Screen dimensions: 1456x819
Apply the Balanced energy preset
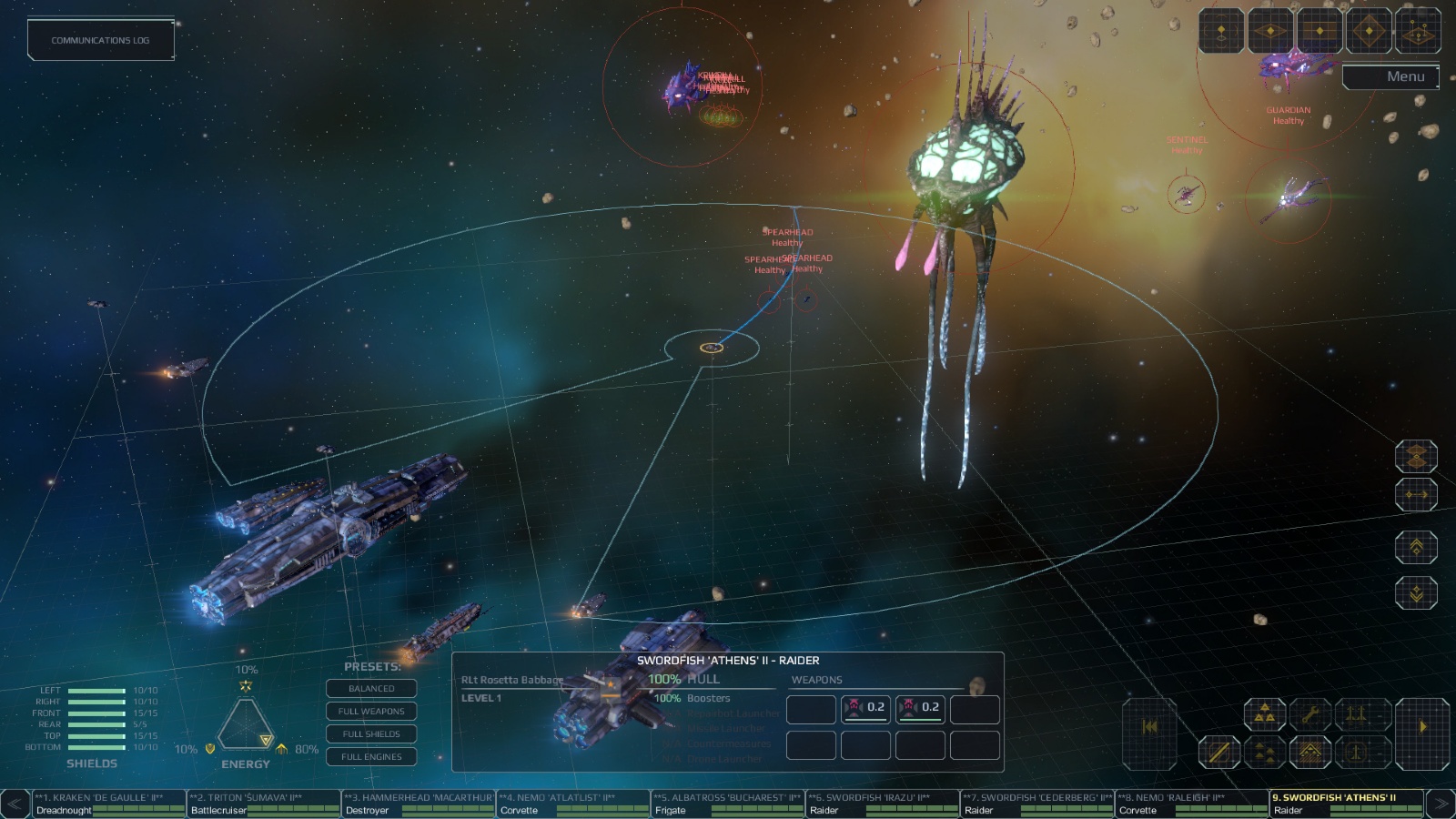pos(371,689)
